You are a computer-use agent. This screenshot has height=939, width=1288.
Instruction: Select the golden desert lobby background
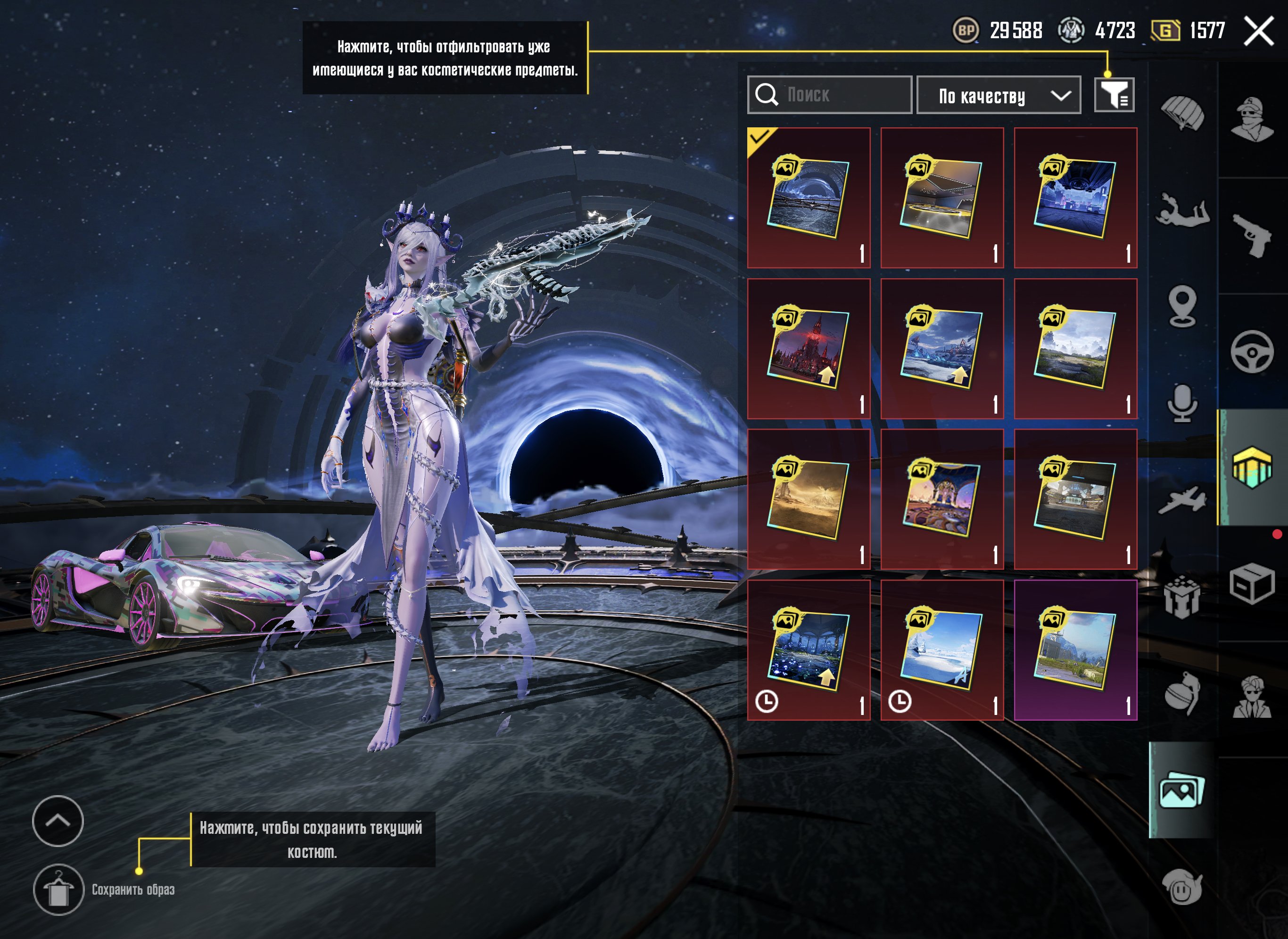tap(809, 499)
